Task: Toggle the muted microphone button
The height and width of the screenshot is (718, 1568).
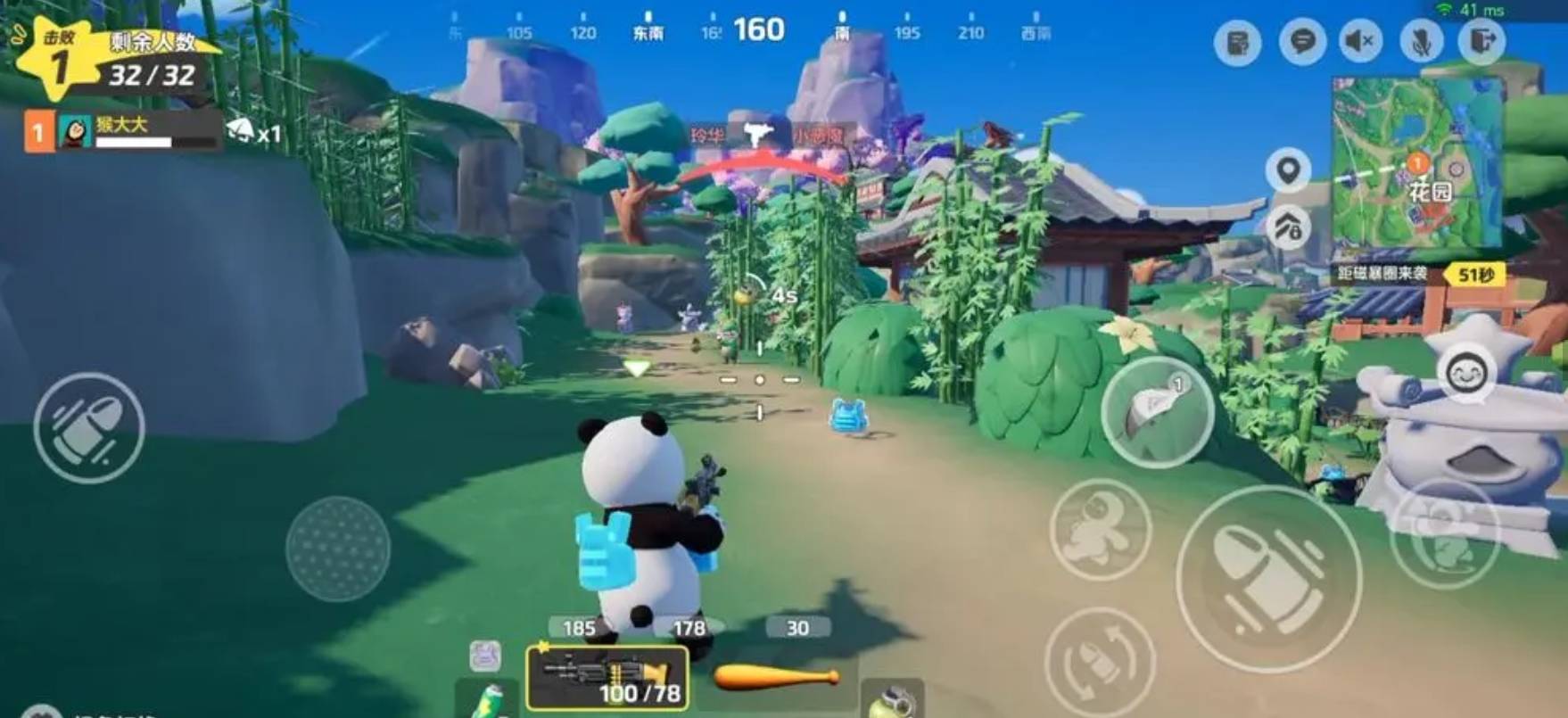Action: pos(1422,42)
